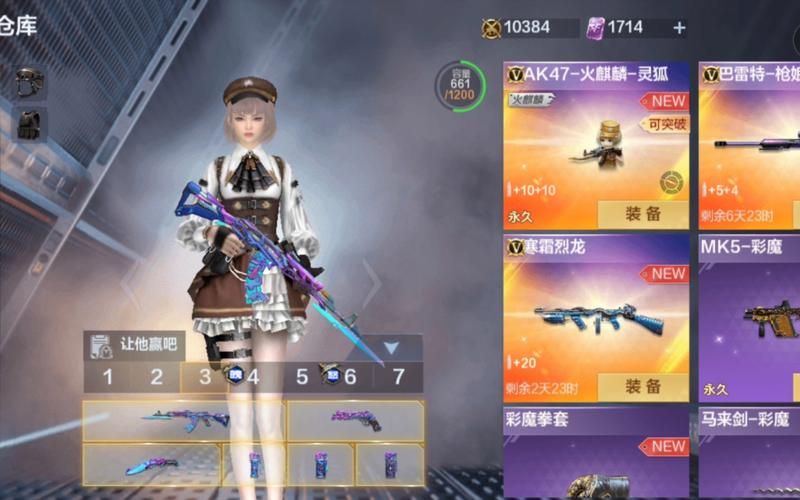This screenshot has width=800, height=500.
Task: Open the helmet equipment icon
Action: (x=30, y=82)
